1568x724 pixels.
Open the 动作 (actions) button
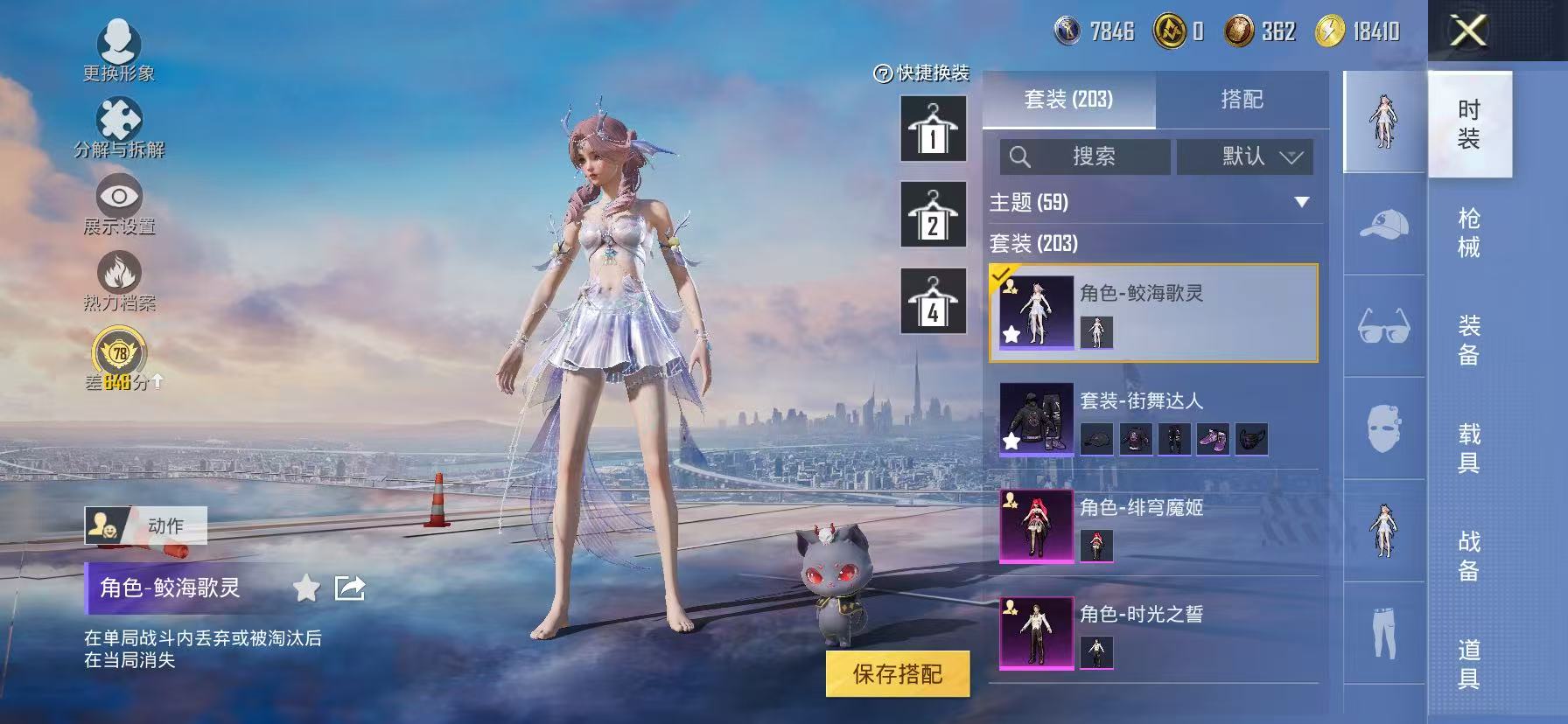coord(147,527)
